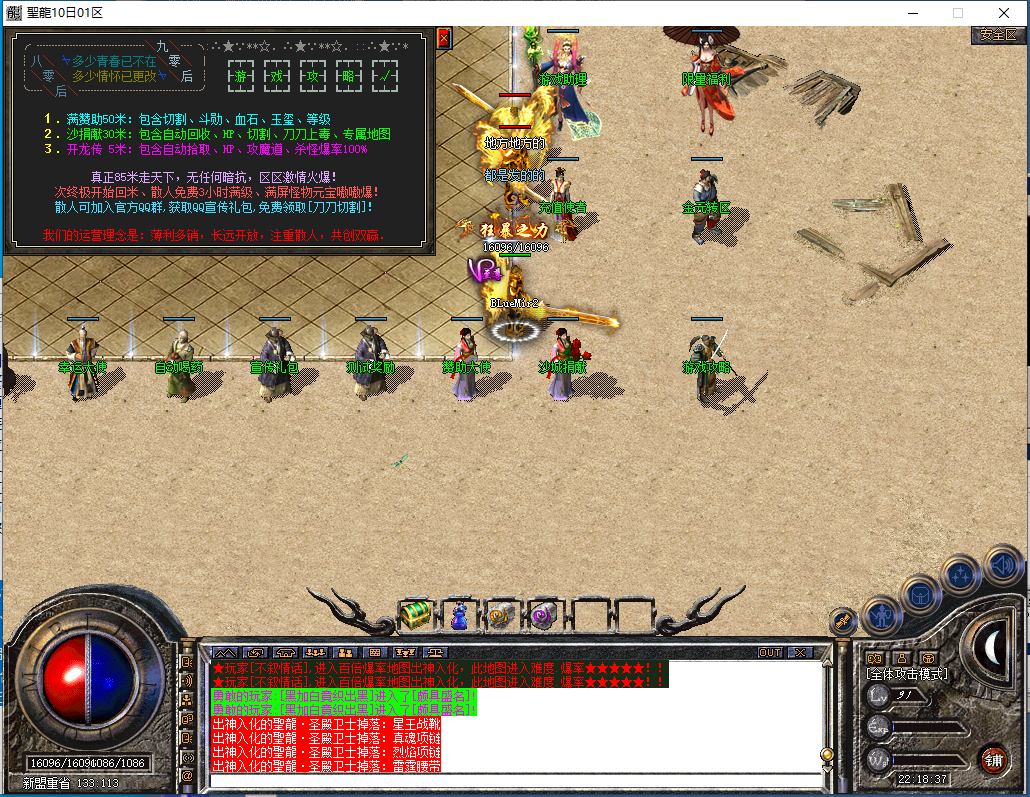This screenshot has height=797, width=1030.
Task: Close the announcement panel with the red X
Action: coord(445,38)
